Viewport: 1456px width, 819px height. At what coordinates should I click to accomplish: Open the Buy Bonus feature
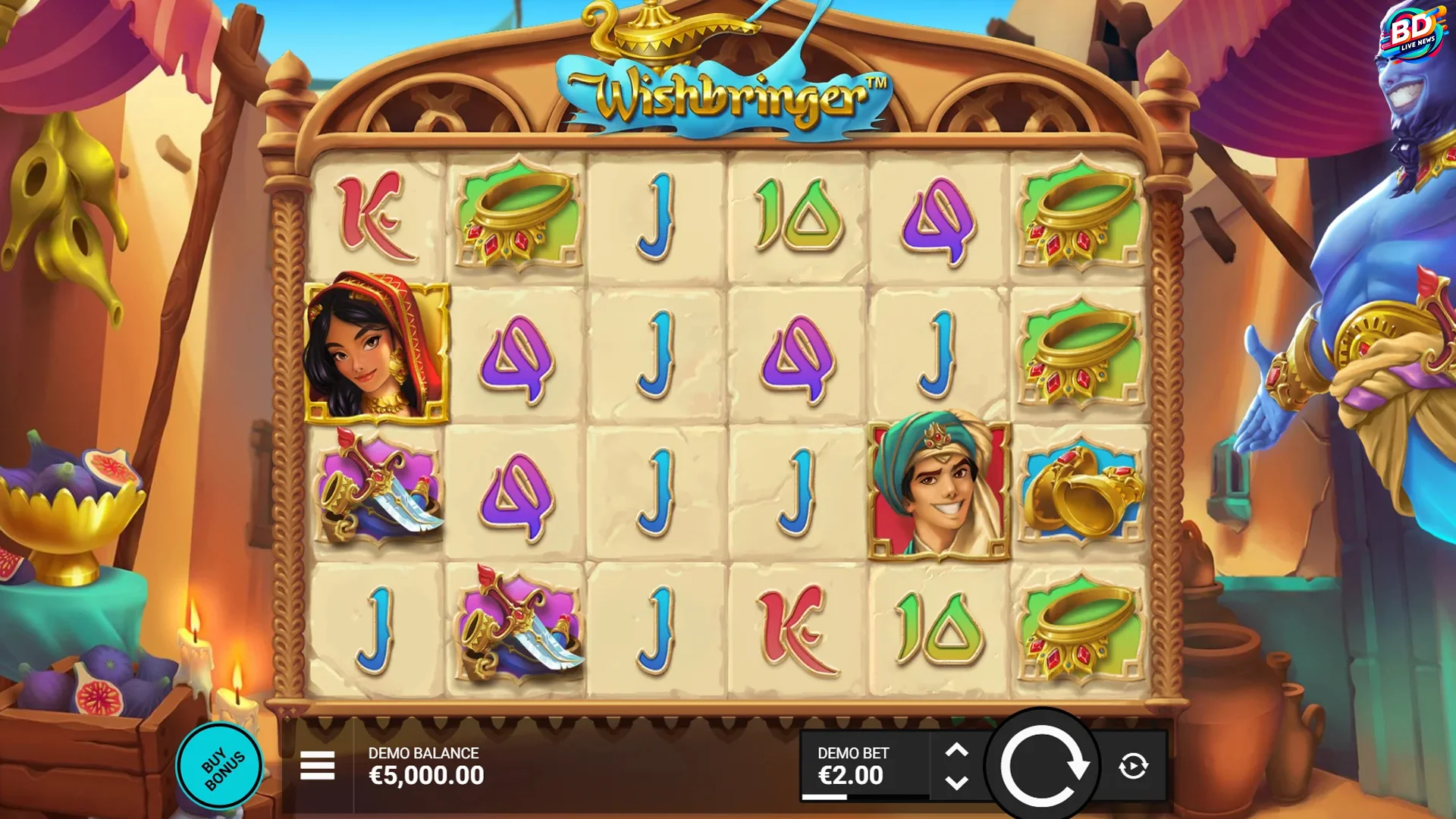[221, 766]
